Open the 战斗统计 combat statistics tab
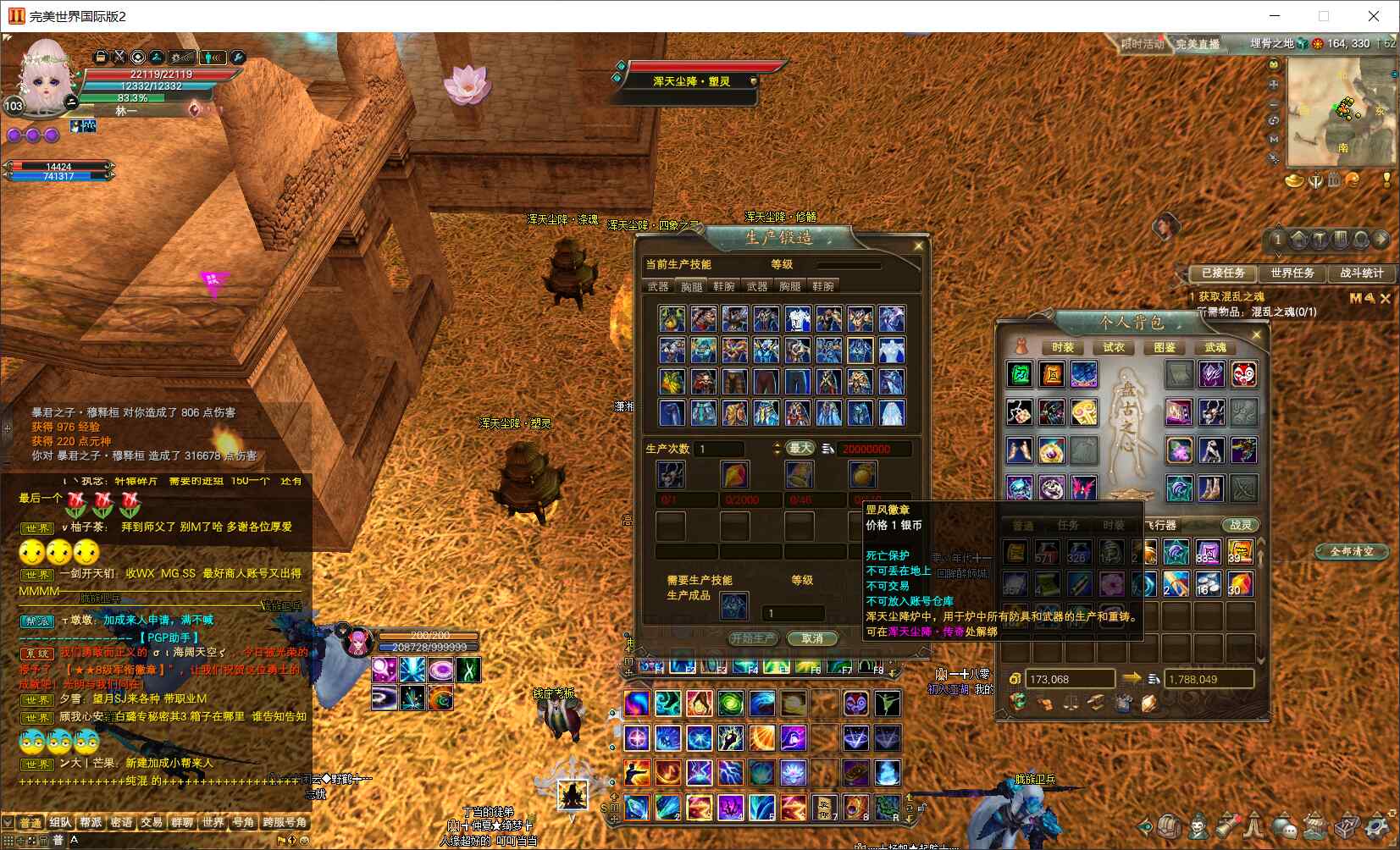The width and height of the screenshot is (1400, 850). coord(1361,273)
